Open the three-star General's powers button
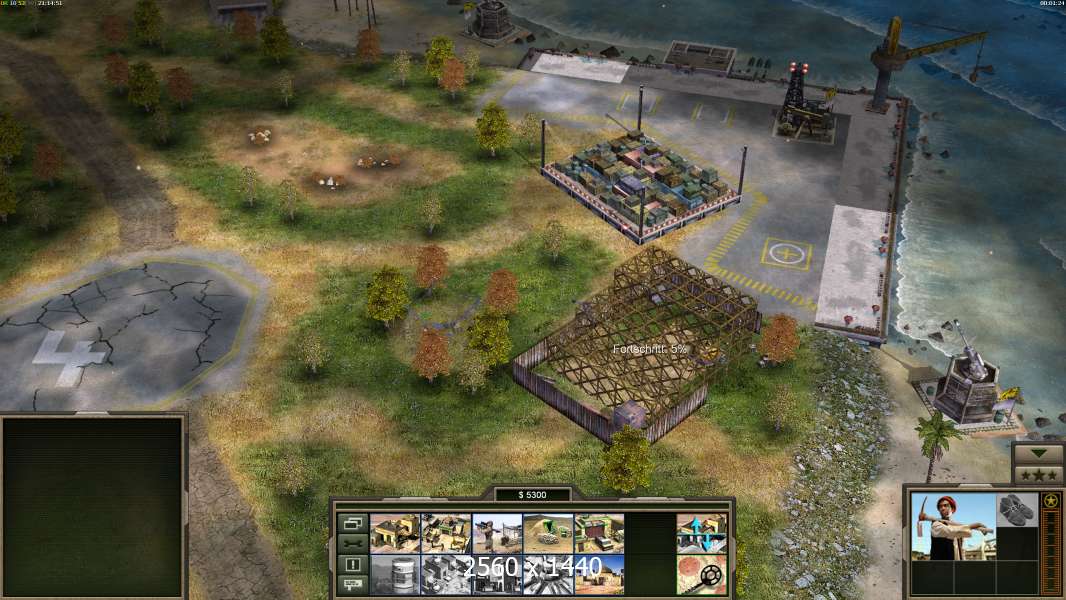Viewport: 1066px width, 600px height. [1038, 473]
